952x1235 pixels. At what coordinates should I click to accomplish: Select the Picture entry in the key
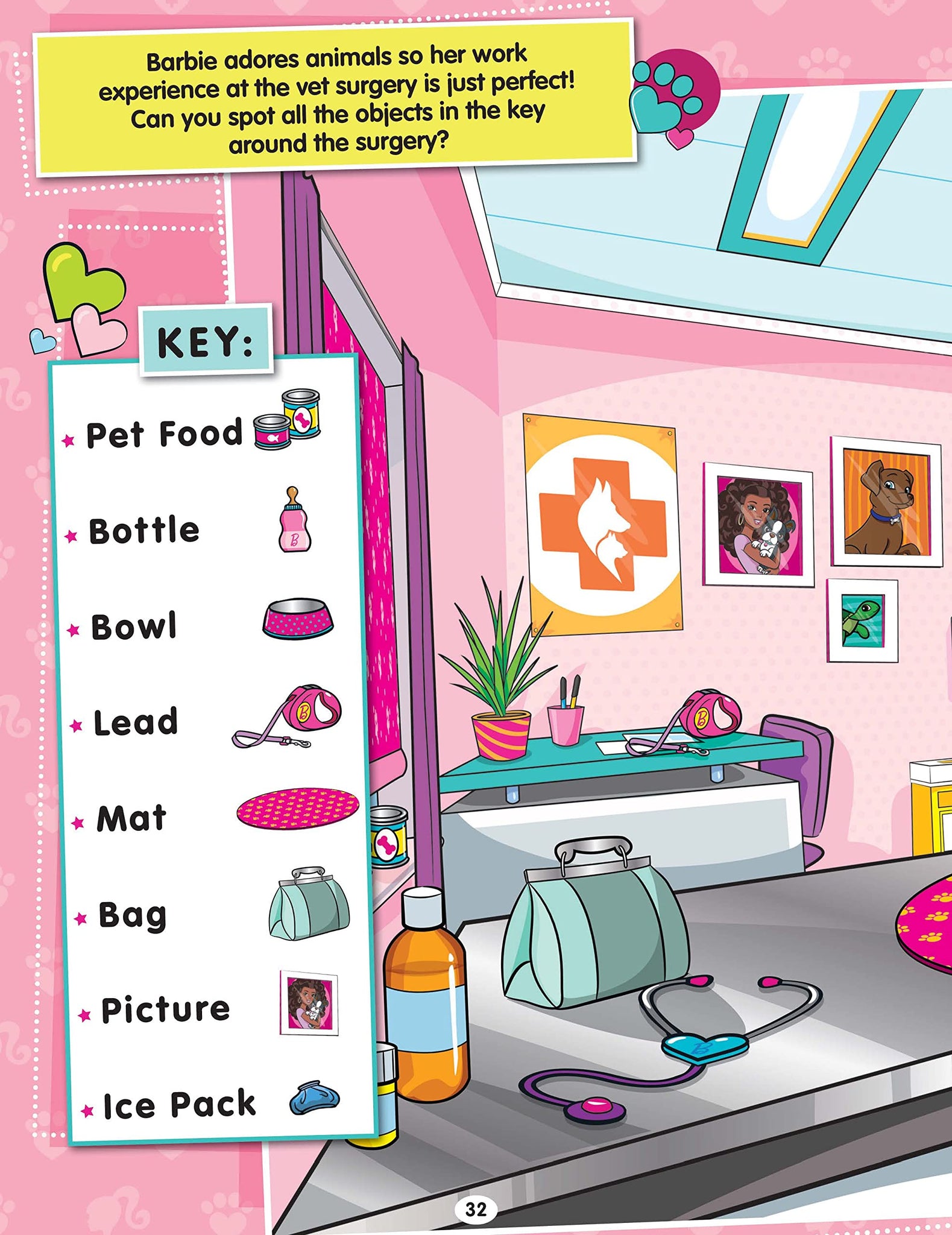pos(165,1009)
